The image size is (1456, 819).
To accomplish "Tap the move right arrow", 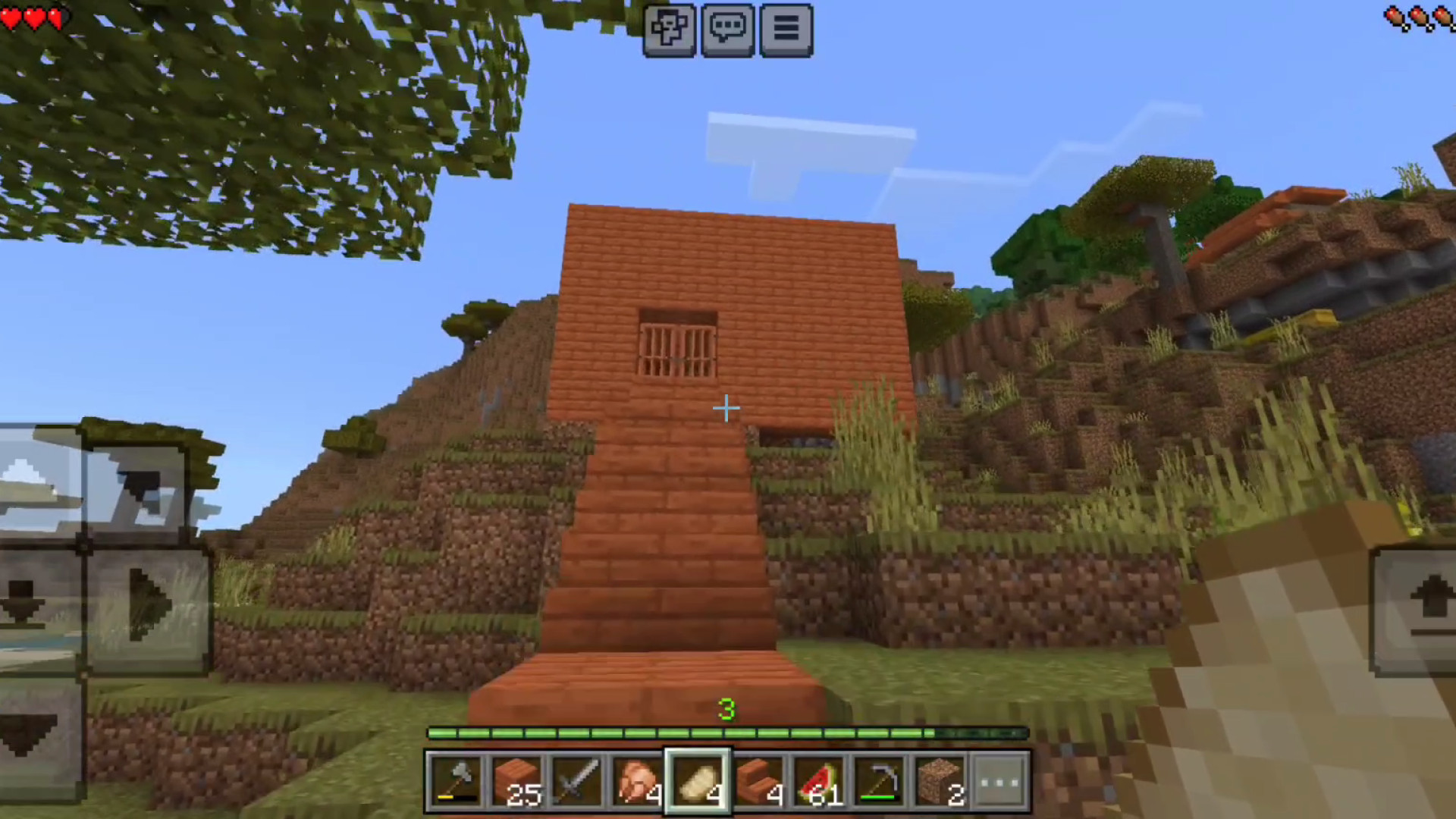I will tap(148, 607).
